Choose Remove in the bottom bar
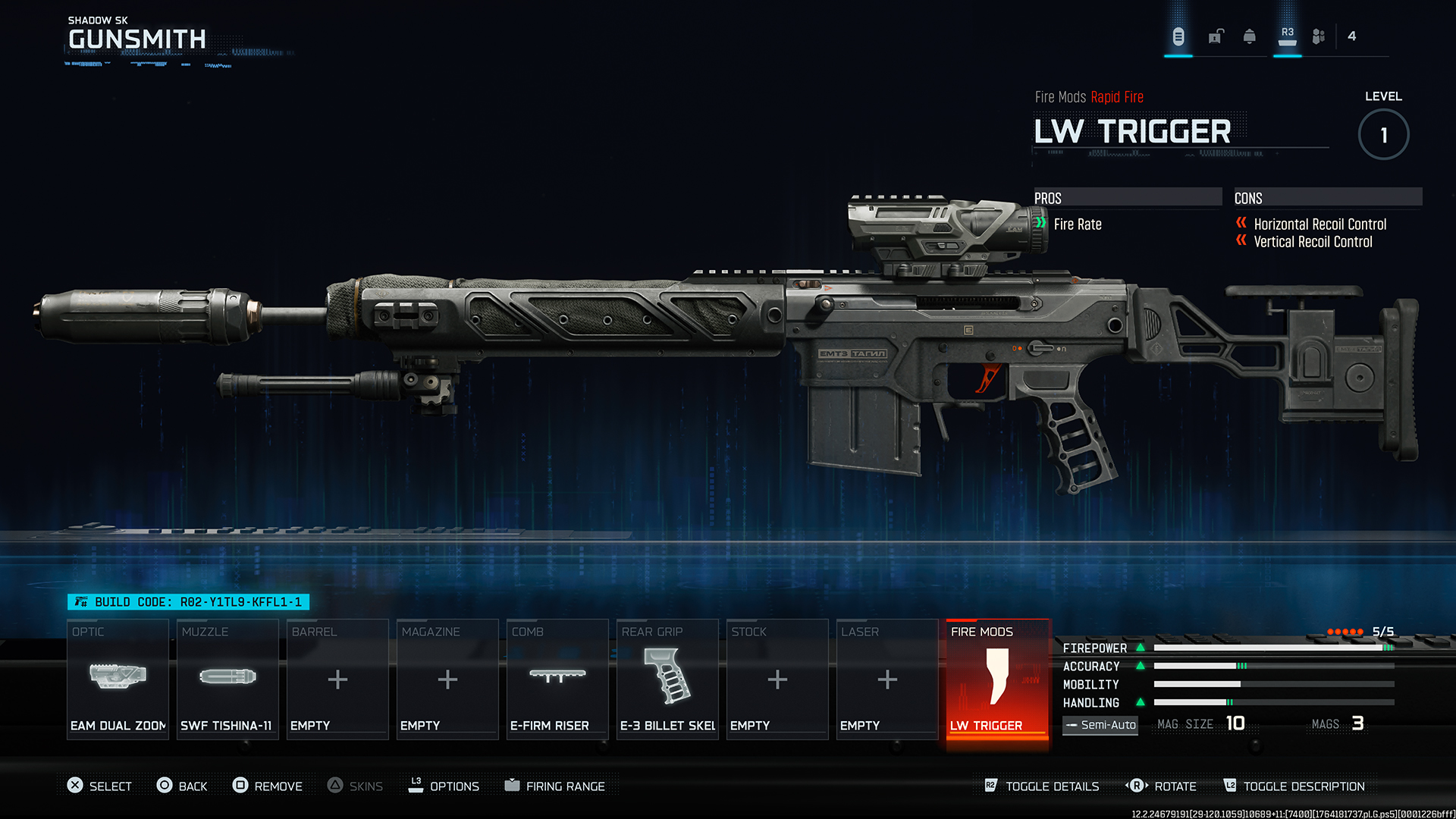This screenshot has height=819, width=1456. pos(268,786)
